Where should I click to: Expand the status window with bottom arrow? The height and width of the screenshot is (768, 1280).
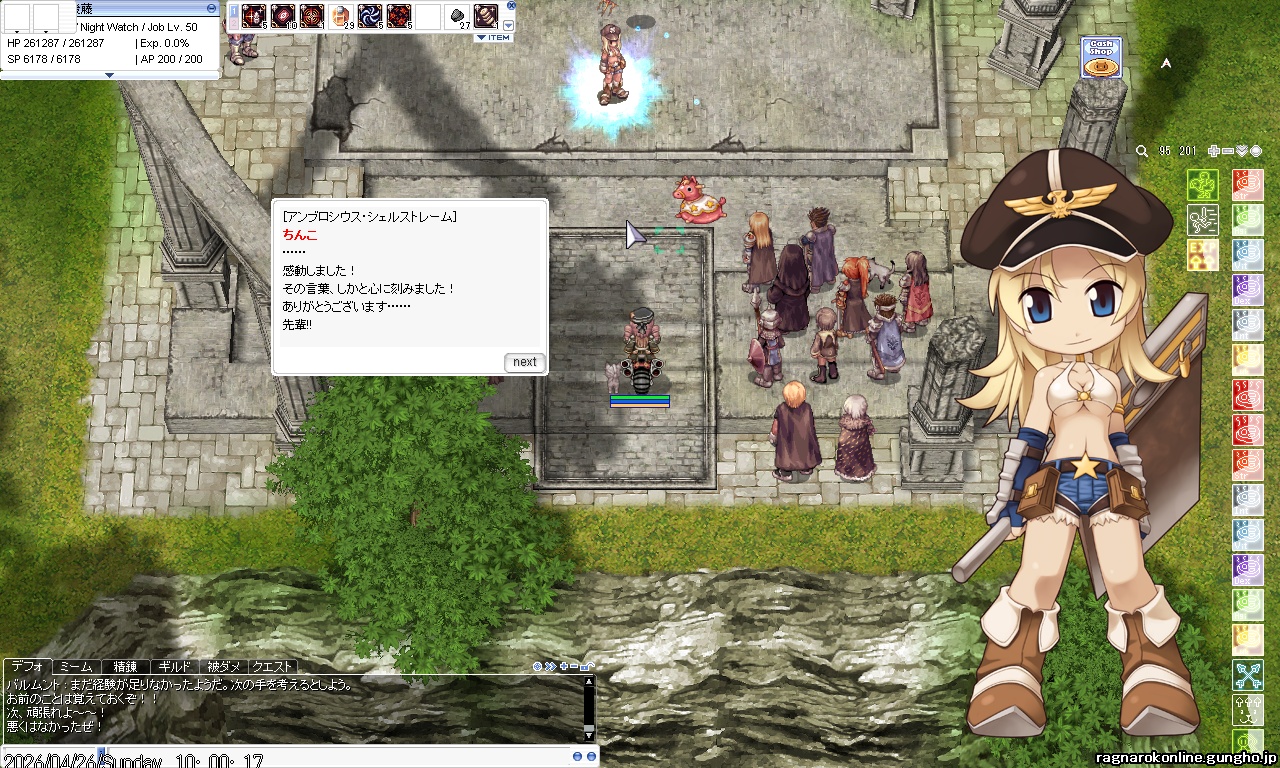point(110,75)
